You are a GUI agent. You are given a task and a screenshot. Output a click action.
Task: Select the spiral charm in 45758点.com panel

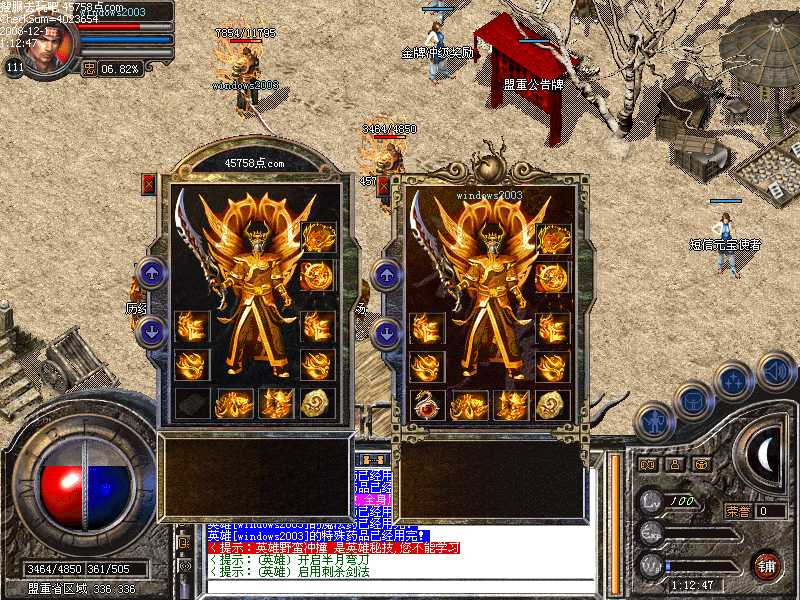pos(314,404)
